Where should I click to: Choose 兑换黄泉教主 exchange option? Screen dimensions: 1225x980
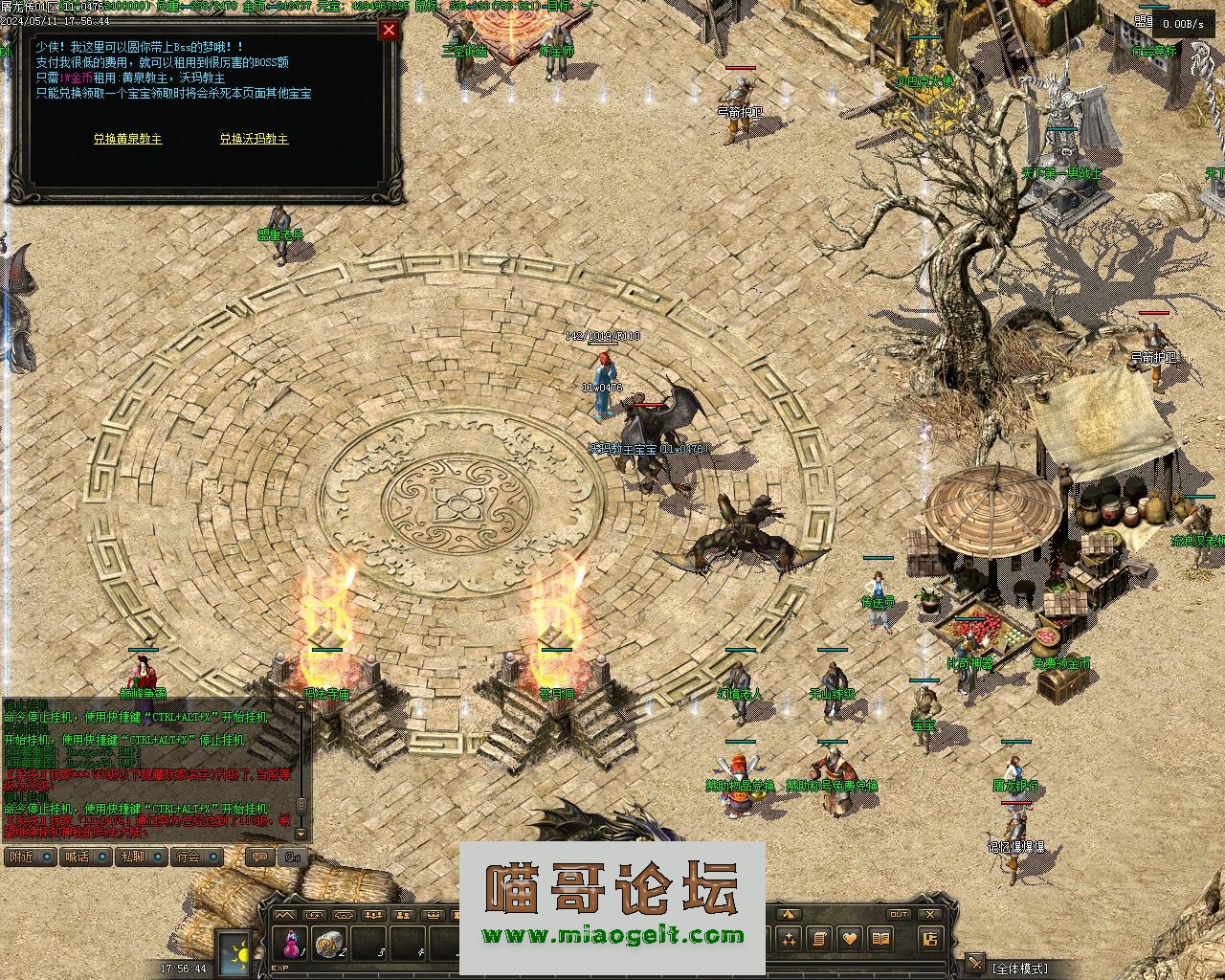point(127,139)
